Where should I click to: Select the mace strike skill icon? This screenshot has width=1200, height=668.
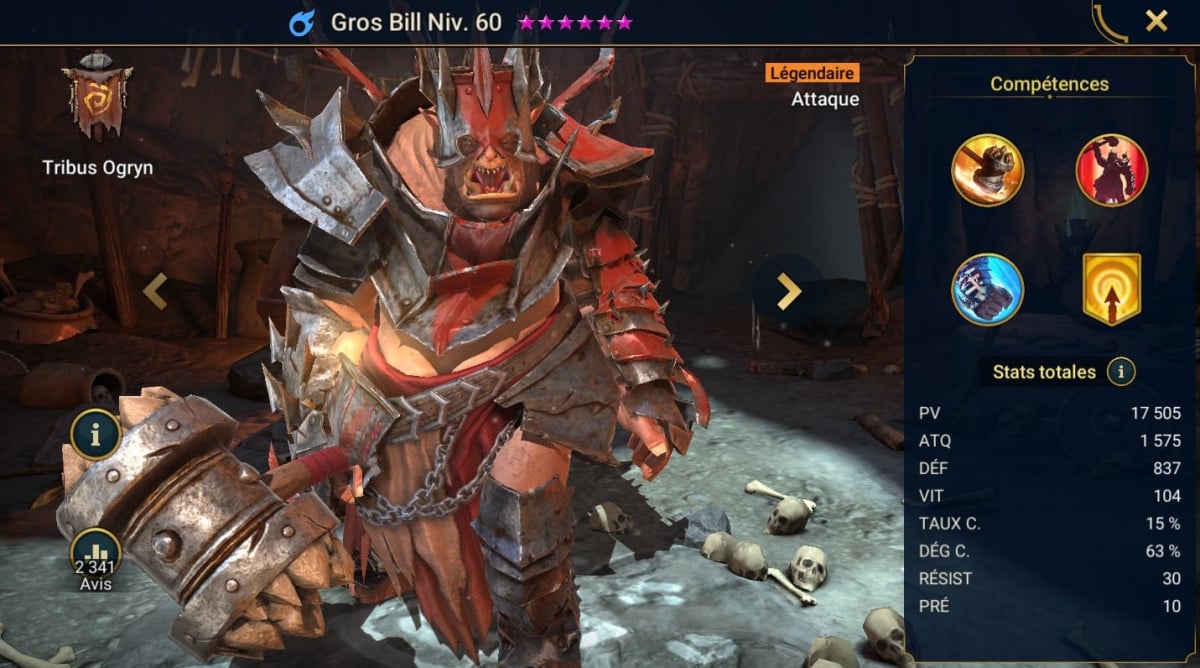[987, 169]
